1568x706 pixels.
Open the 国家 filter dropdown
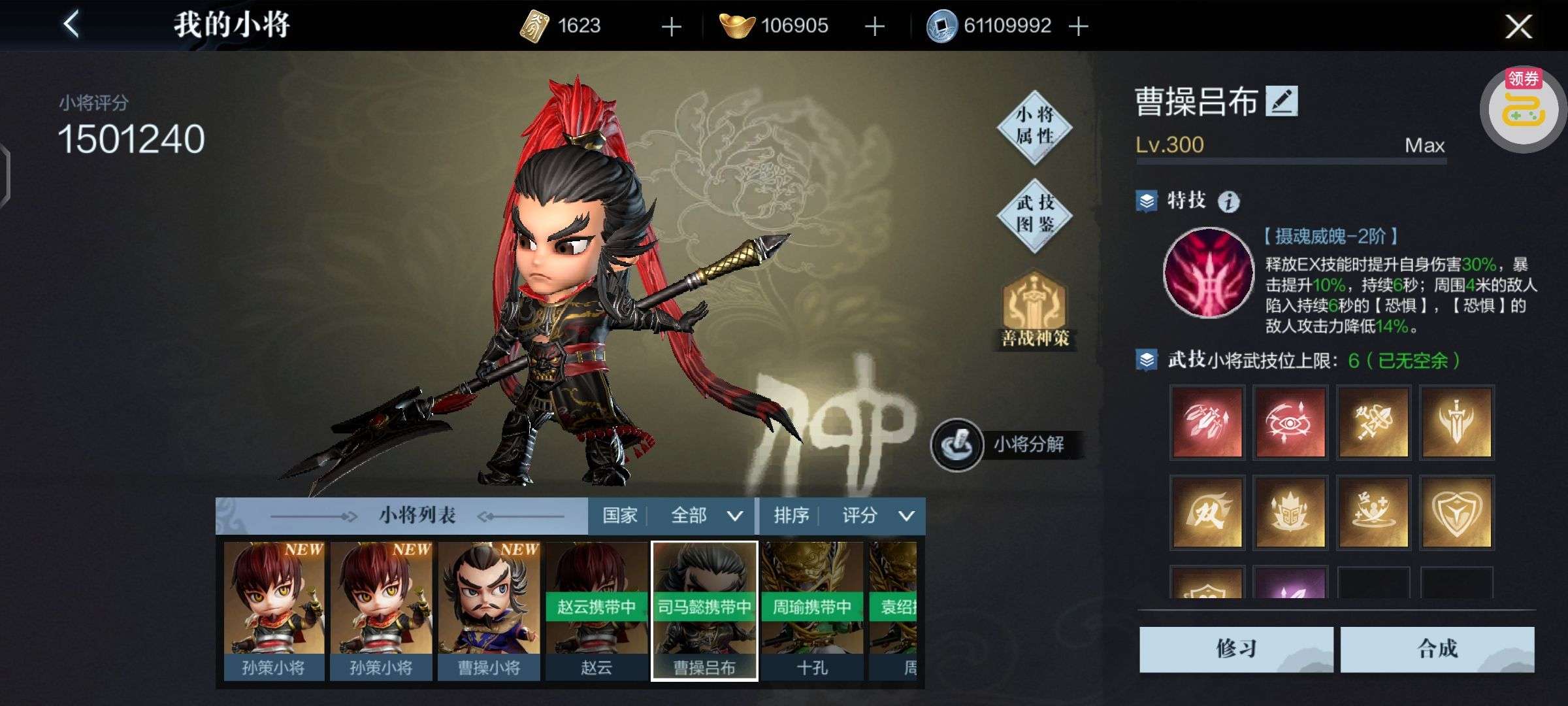pos(672,516)
